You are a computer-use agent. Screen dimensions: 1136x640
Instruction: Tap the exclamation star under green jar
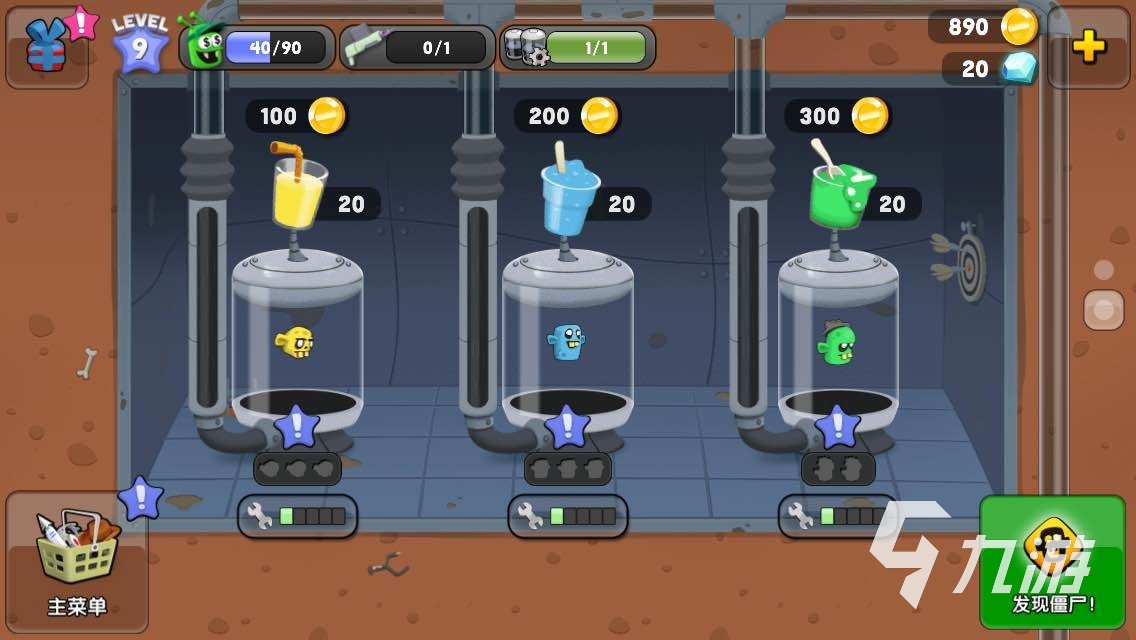tap(838, 428)
